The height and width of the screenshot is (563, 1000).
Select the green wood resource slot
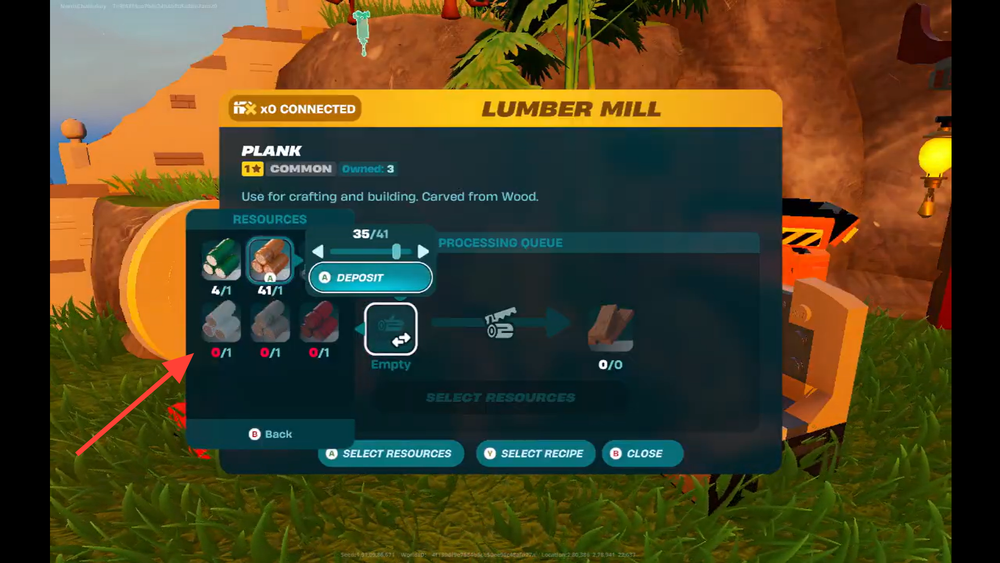[x=221, y=260]
